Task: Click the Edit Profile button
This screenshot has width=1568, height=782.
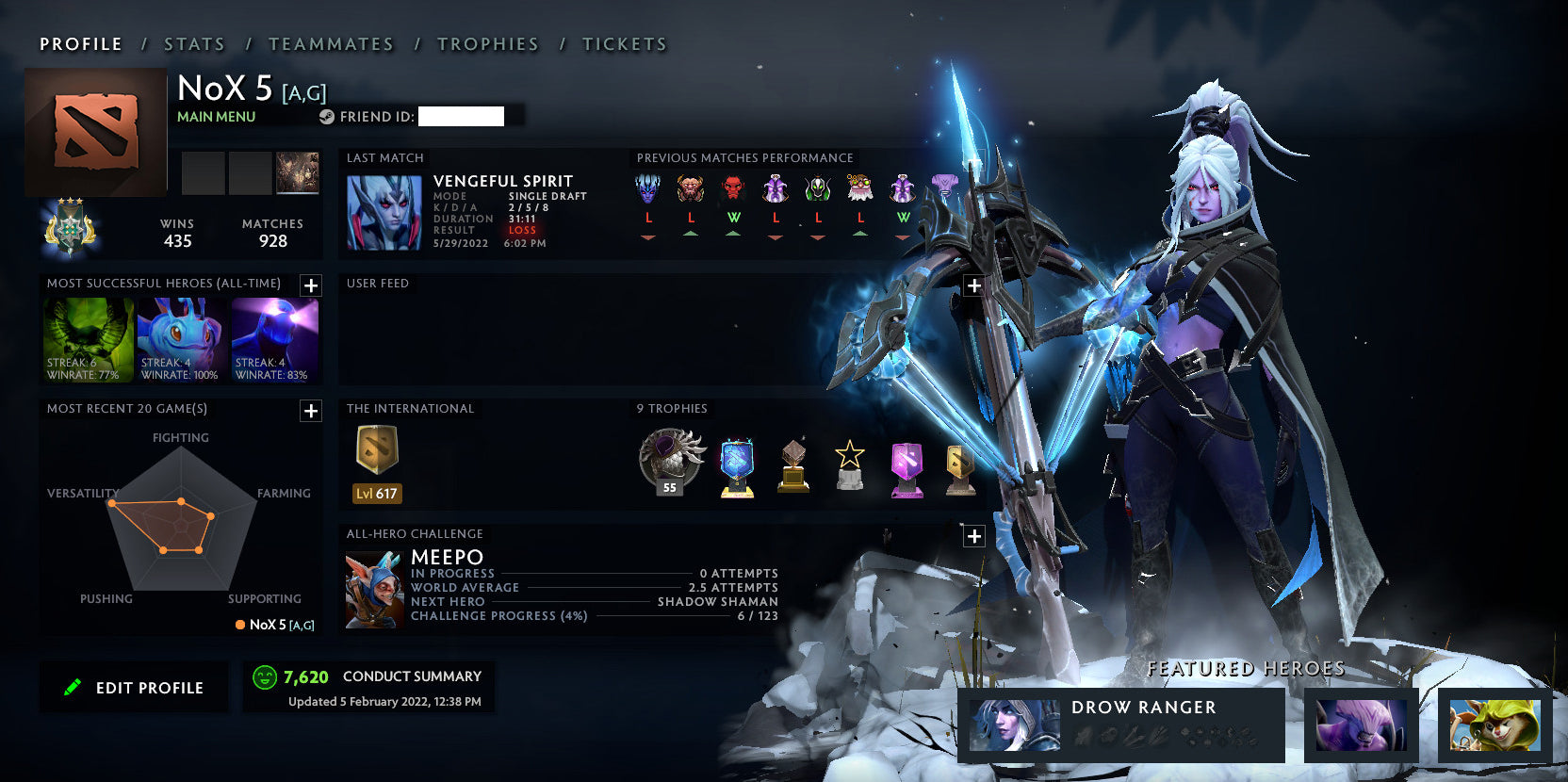Action: (134, 688)
